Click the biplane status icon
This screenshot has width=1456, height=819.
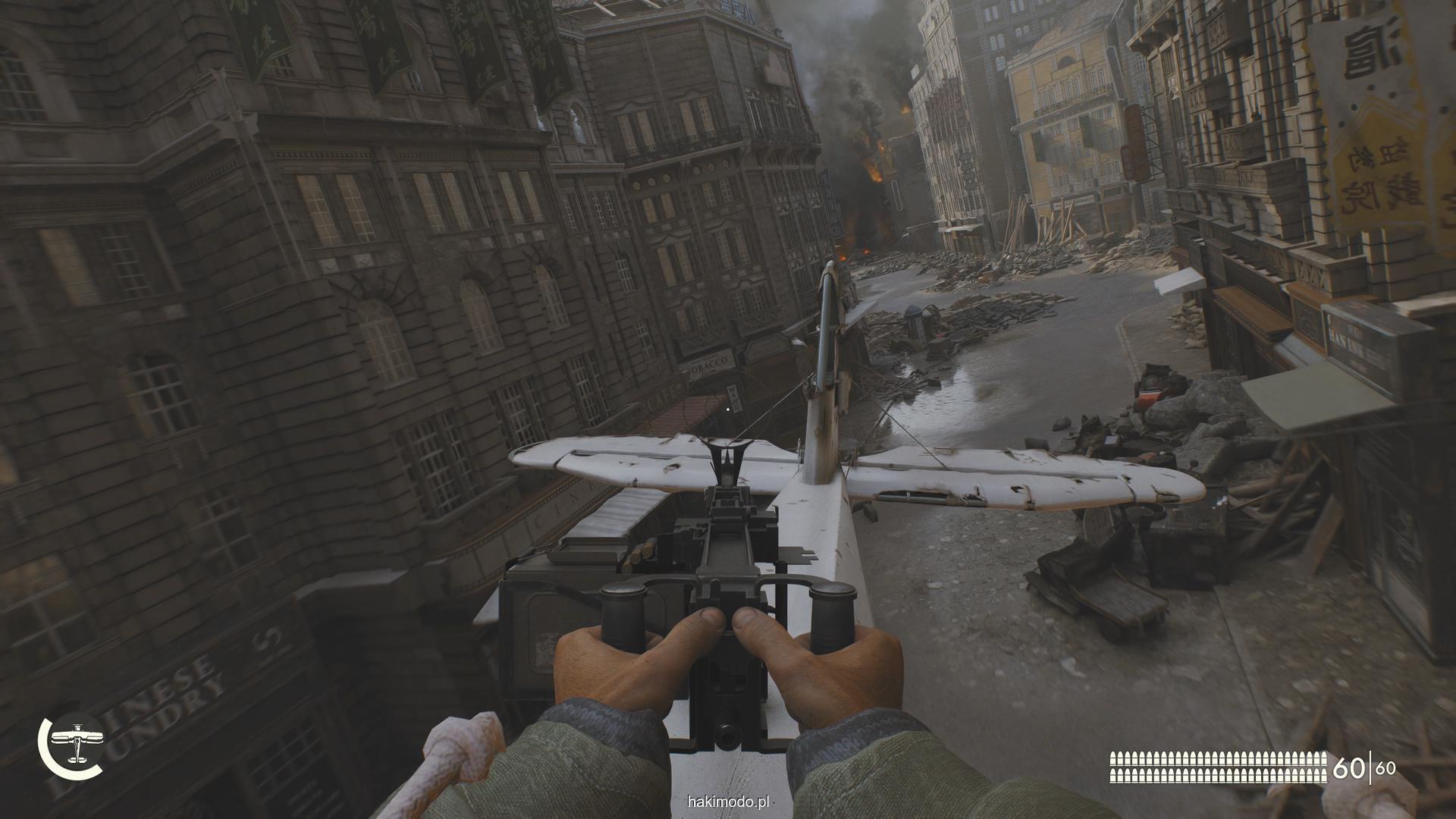pos(76,745)
